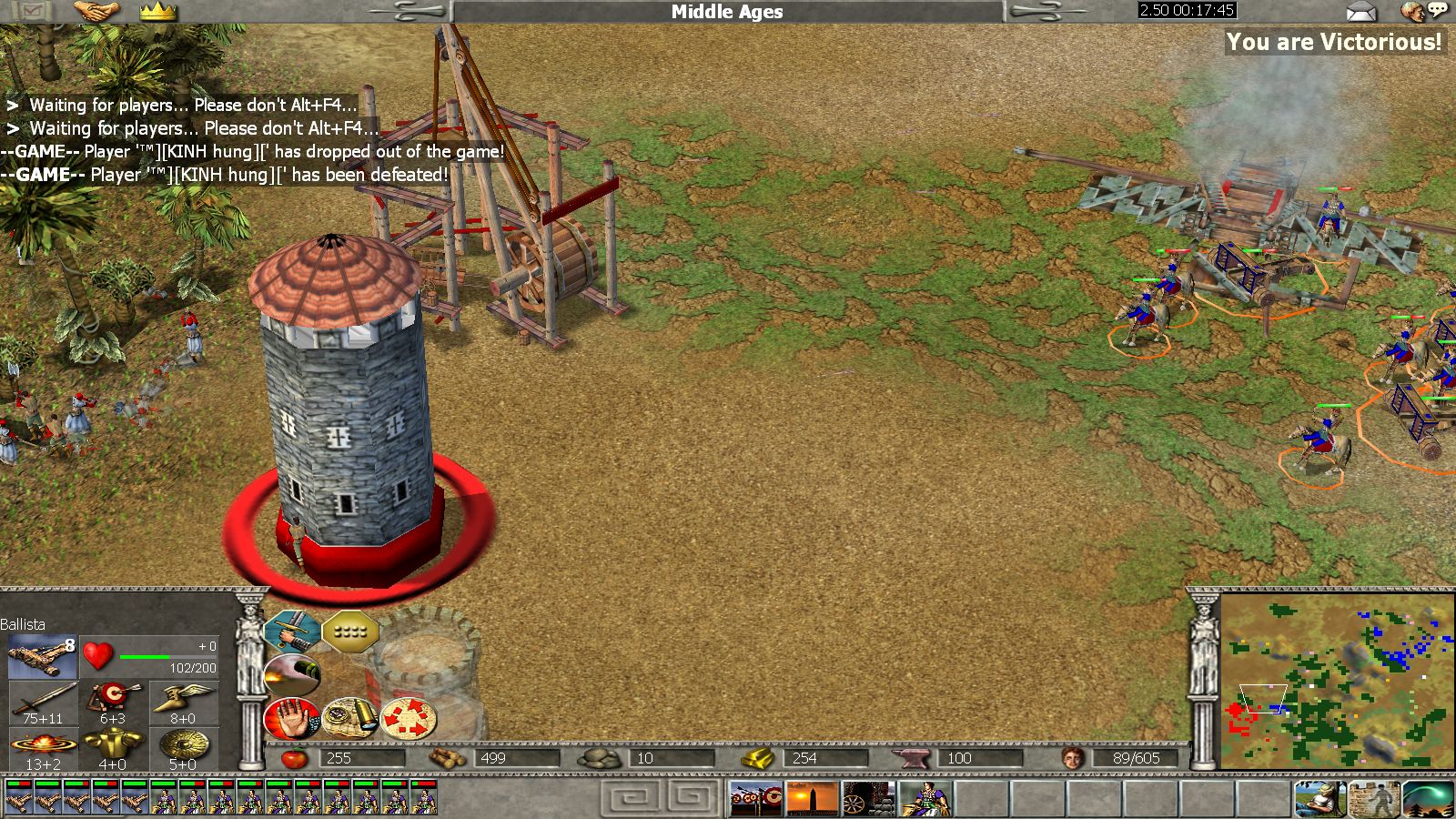The height and width of the screenshot is (819, 1456).
Task: Activate the compass and spyglass explore command
Action: click(350, 718)
